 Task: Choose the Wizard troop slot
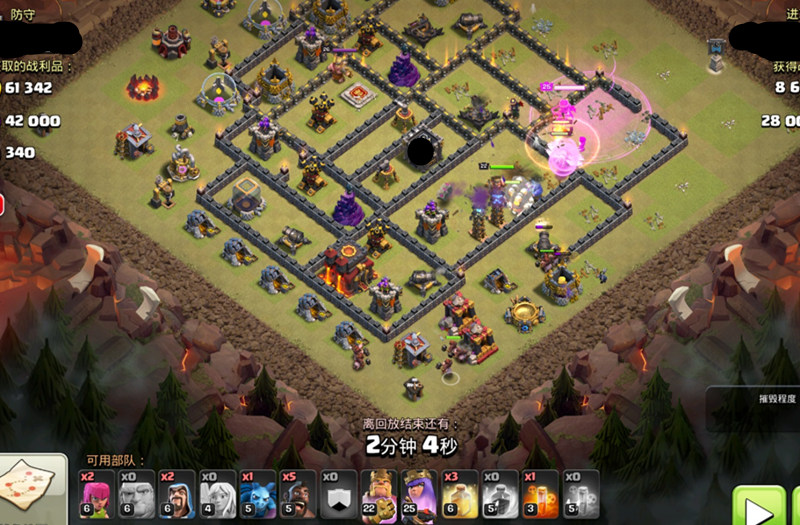coord(178,494)
